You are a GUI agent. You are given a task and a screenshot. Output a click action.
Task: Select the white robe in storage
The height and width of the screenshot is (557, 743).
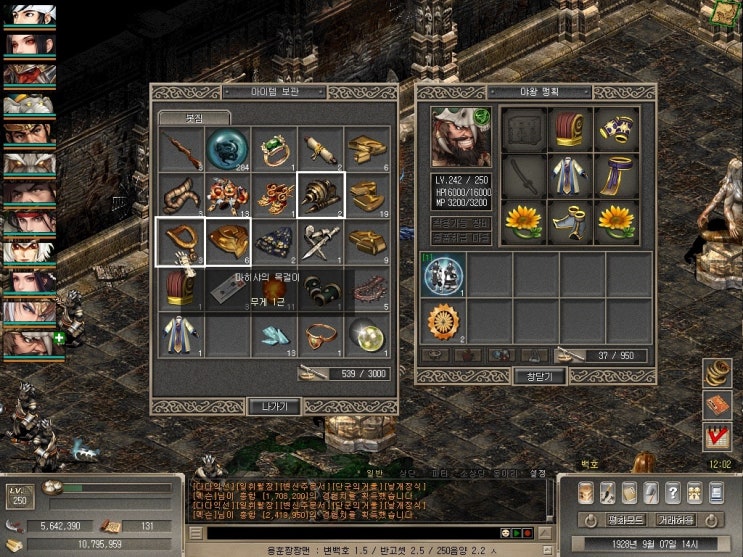pos(181,335)
